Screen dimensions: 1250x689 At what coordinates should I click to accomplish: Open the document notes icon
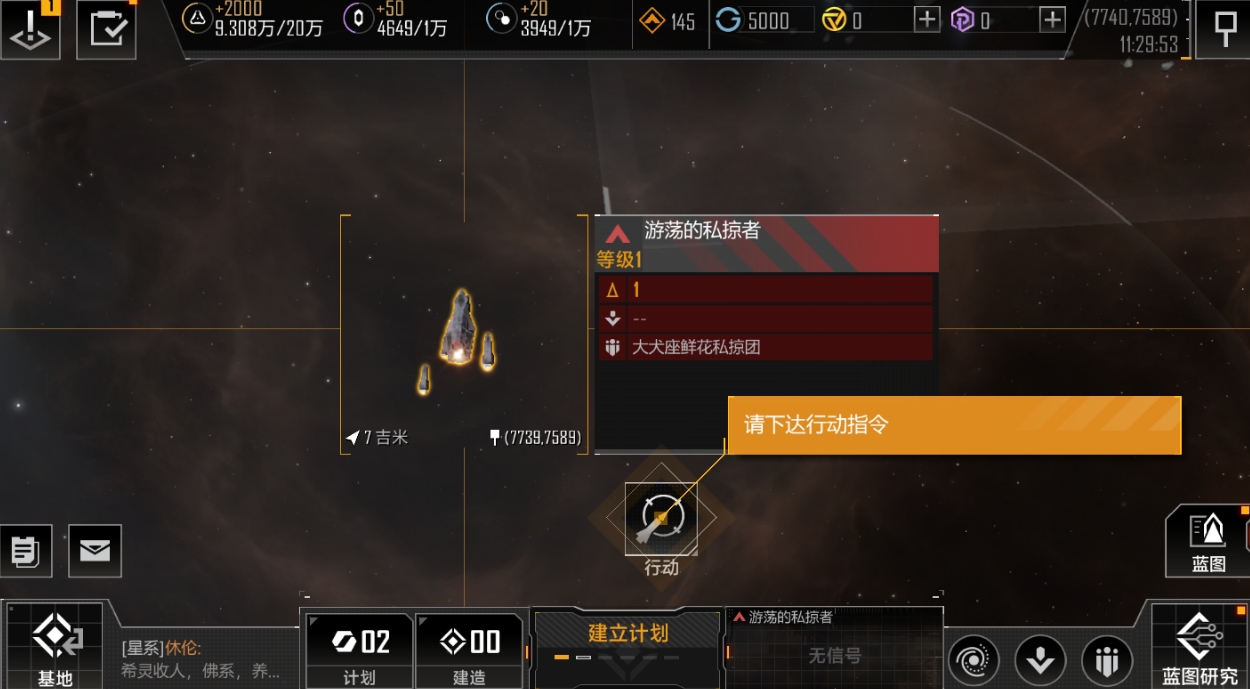coord(25,550)
